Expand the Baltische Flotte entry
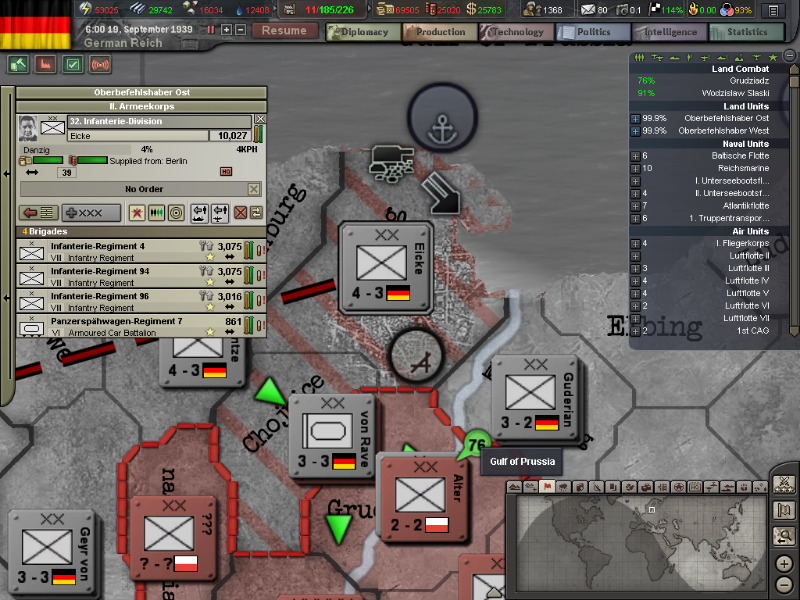 [x=635, y=156]
